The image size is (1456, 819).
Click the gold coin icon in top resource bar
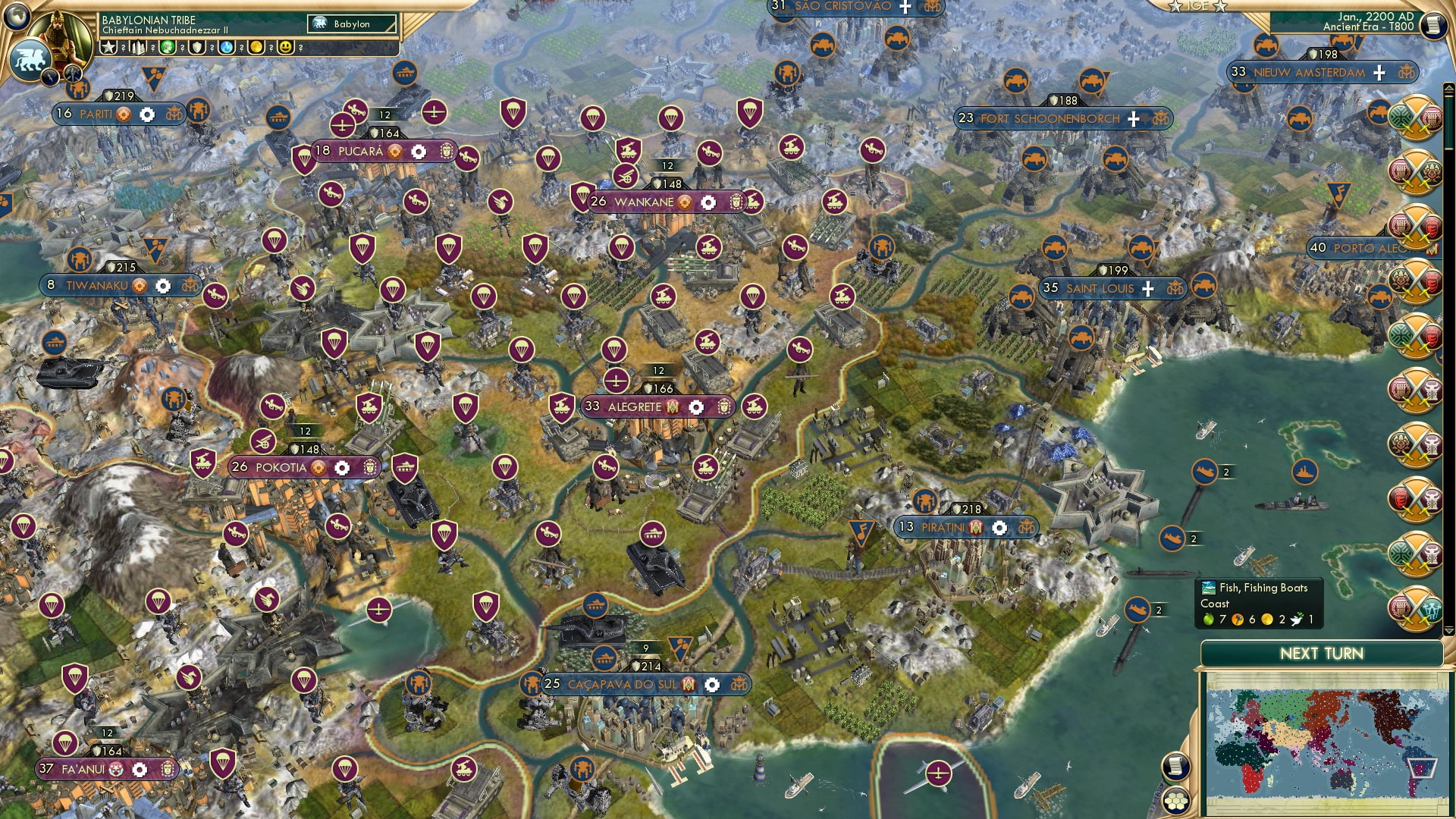[254, 47]
